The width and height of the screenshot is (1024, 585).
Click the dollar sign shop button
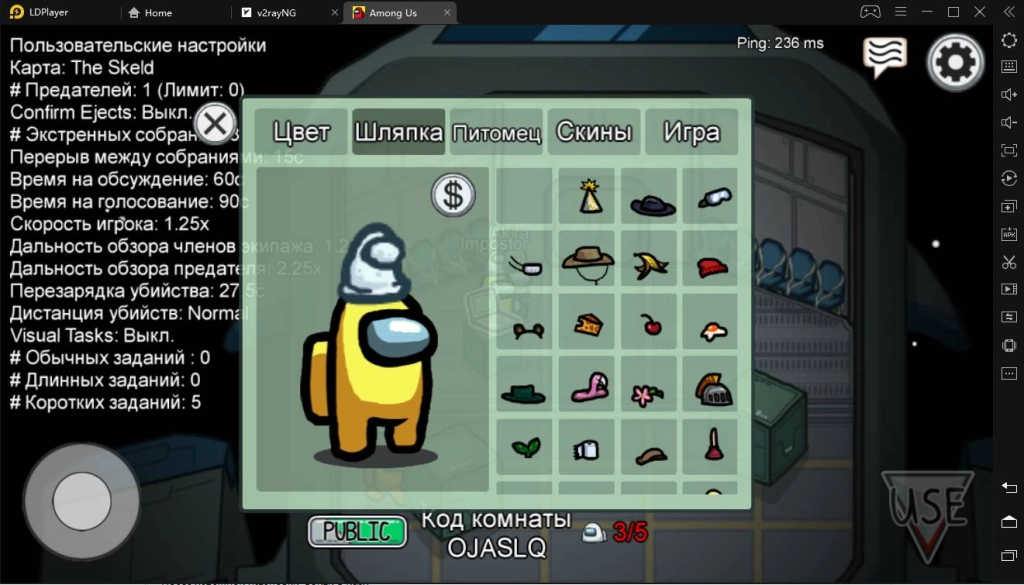[x=453, y=195]
